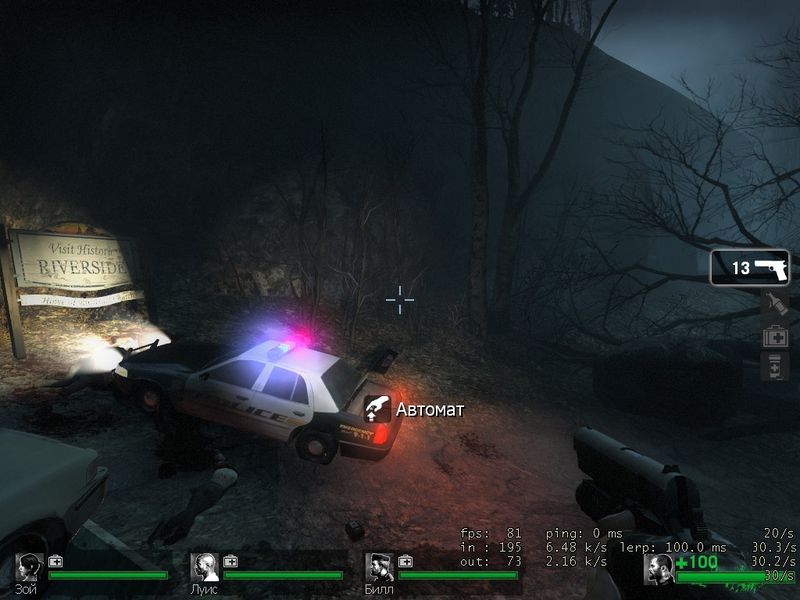Click the Автомат weapon pickup icon
Image resolution: width=800 pixels, height=600 pixels.
tap(376, 408)
